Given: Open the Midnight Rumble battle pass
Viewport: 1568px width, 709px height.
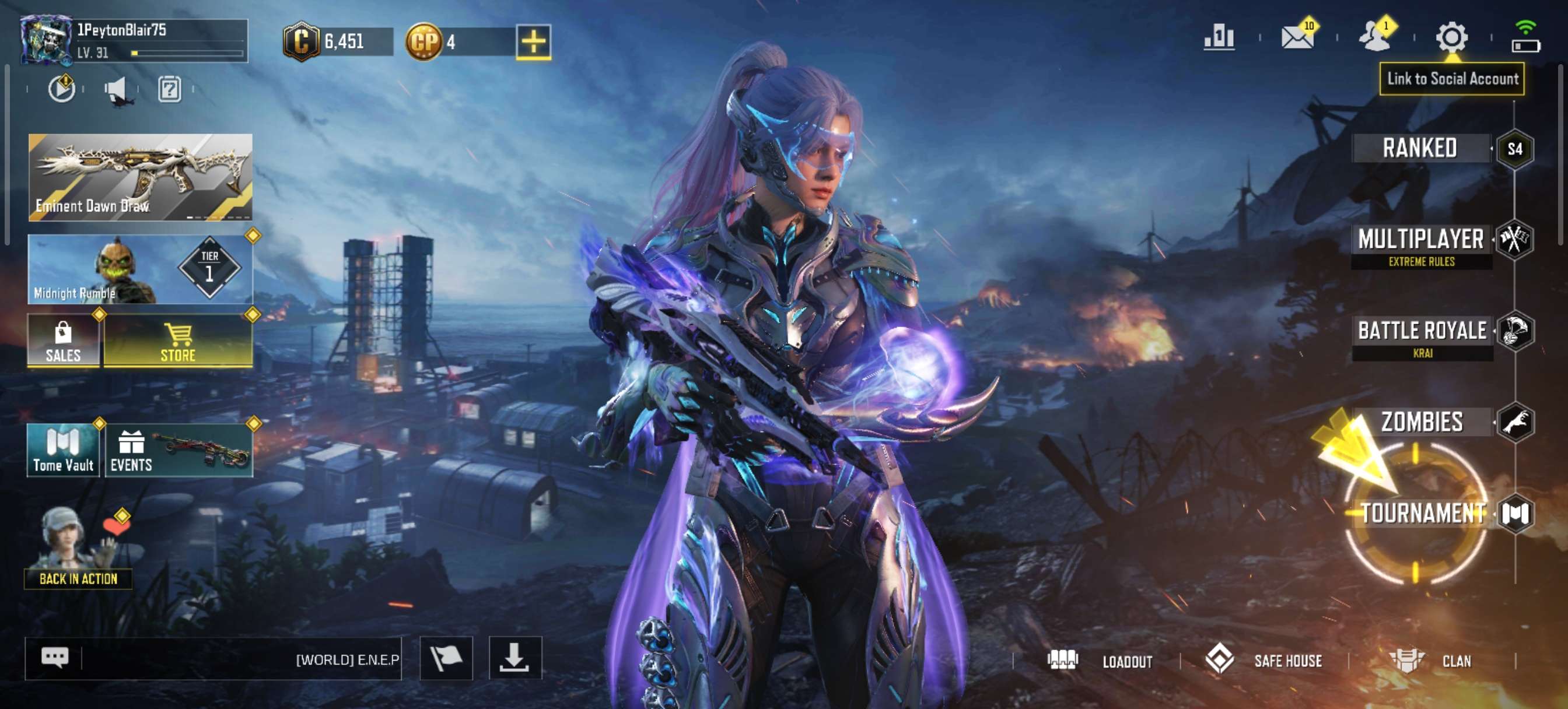Looking at the screenshot, I should (x=141, y=269).
